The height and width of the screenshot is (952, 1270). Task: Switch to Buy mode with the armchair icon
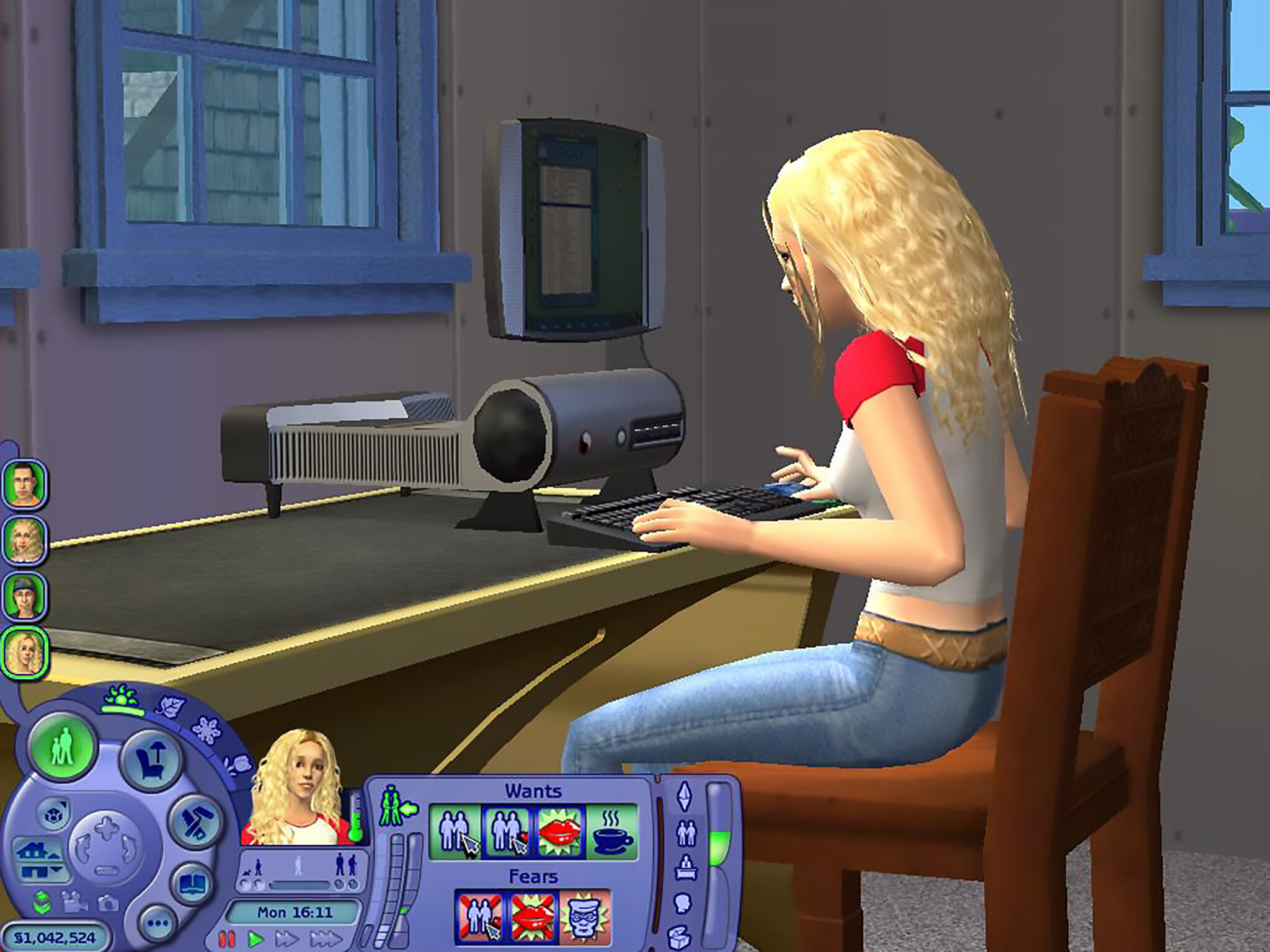(151, 757)
